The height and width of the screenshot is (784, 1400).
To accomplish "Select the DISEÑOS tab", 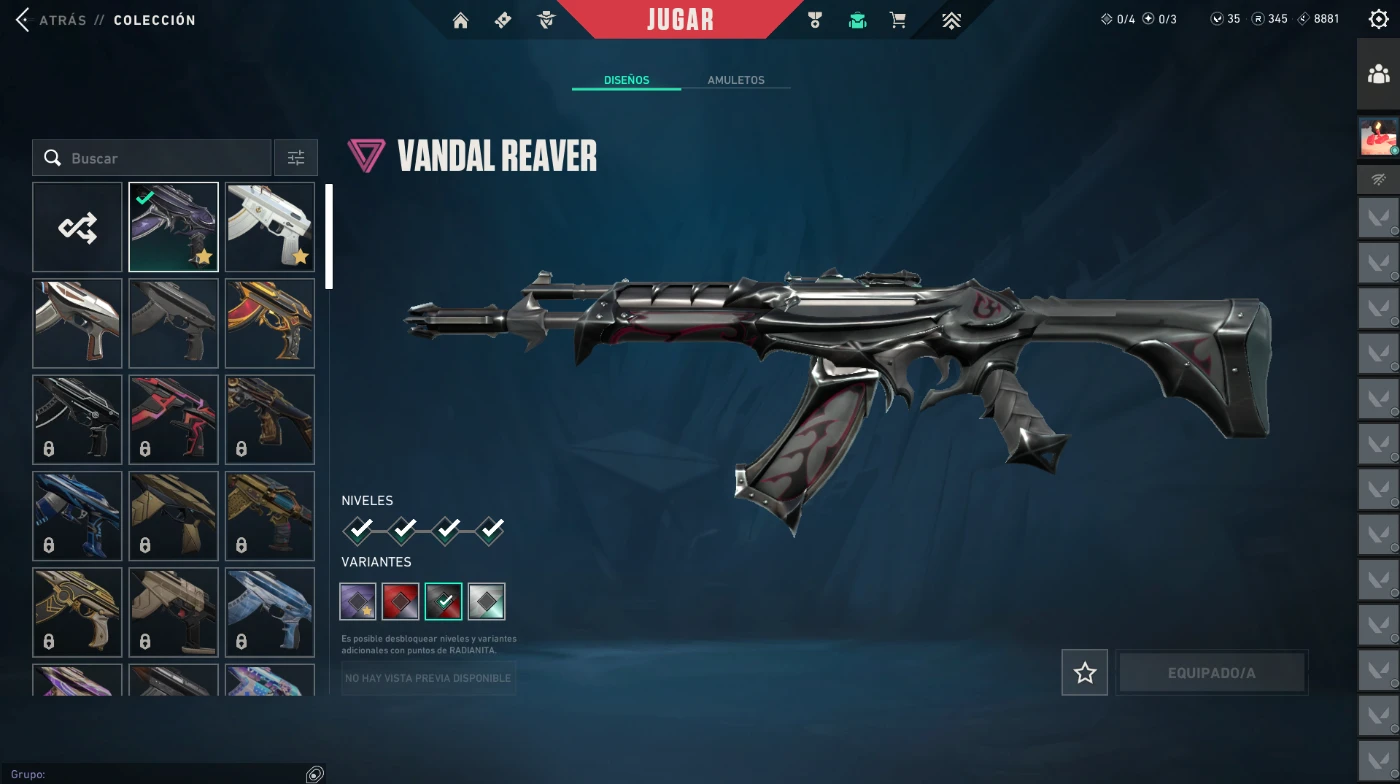I will (x=626, y=80).
